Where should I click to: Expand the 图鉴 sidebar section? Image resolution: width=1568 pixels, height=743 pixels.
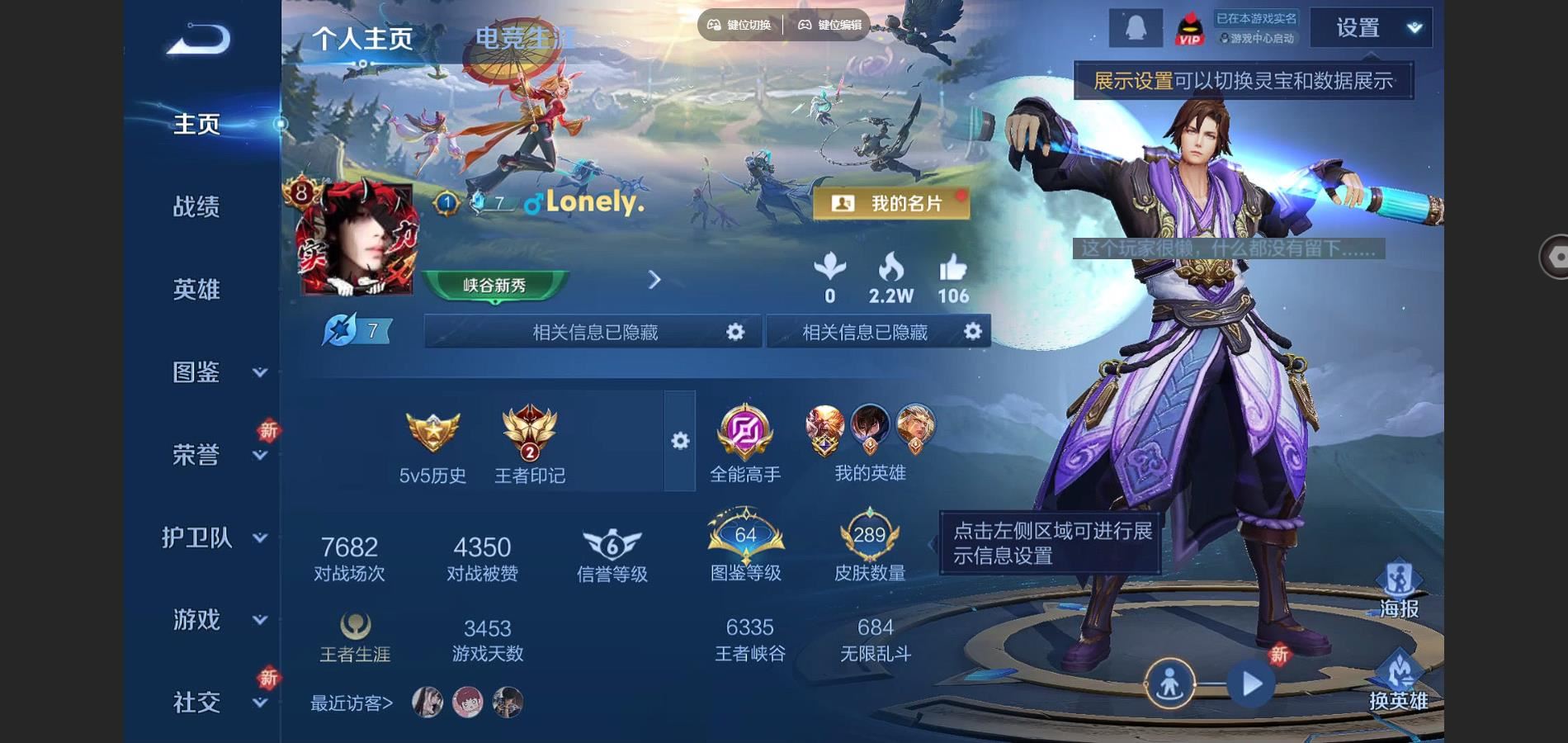259,372
